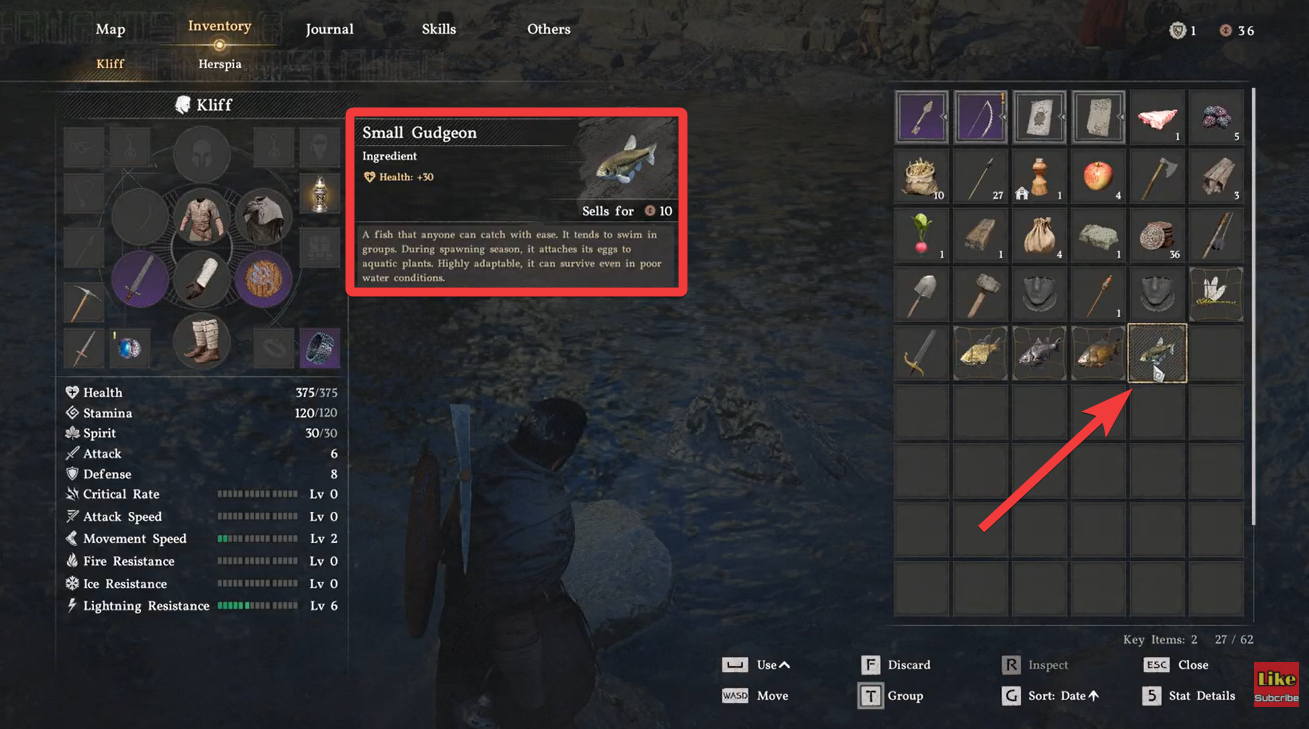Select the golden fish inventory slot
The image size is (1309, 729).
tap(980, 353)
